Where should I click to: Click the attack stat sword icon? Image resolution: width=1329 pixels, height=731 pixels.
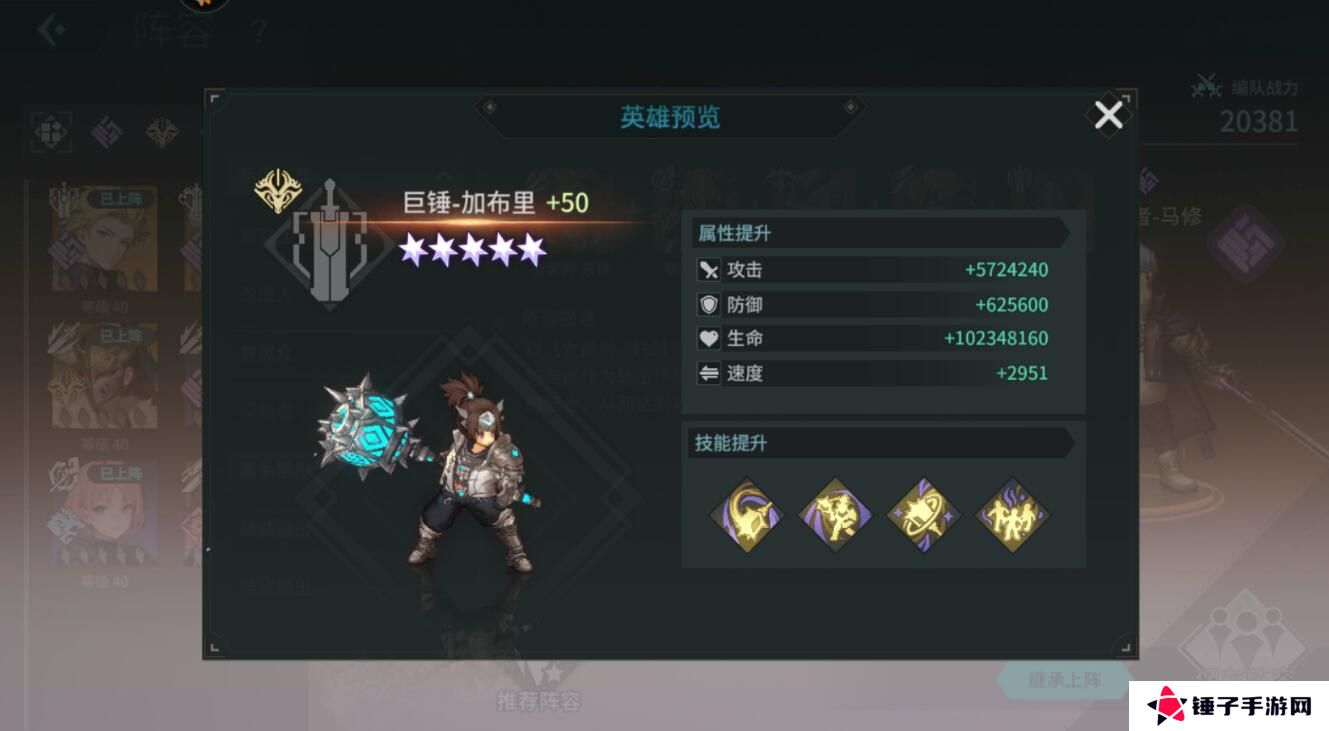(707, 269)
